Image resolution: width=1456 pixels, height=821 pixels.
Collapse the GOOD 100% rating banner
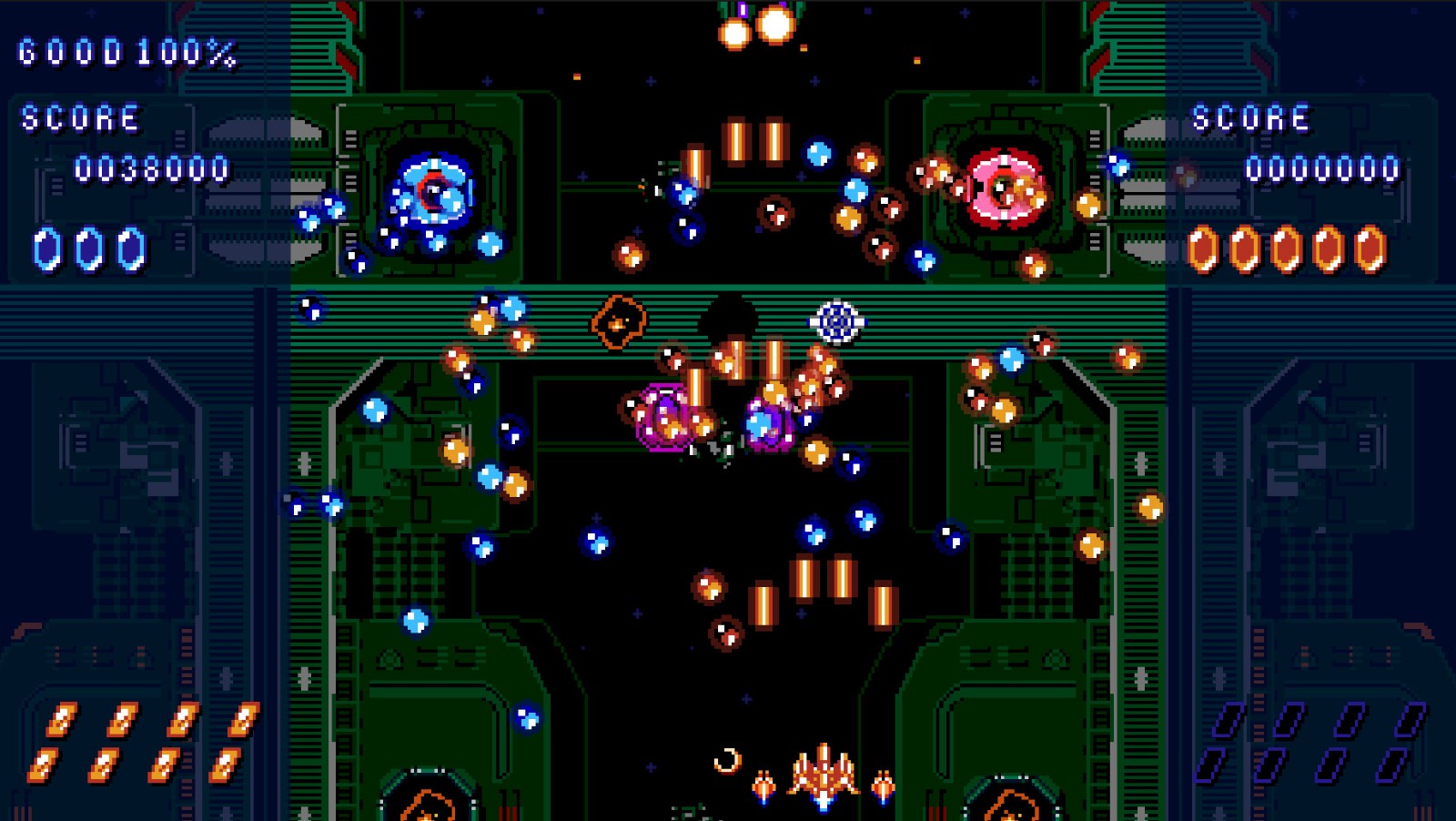127,52
